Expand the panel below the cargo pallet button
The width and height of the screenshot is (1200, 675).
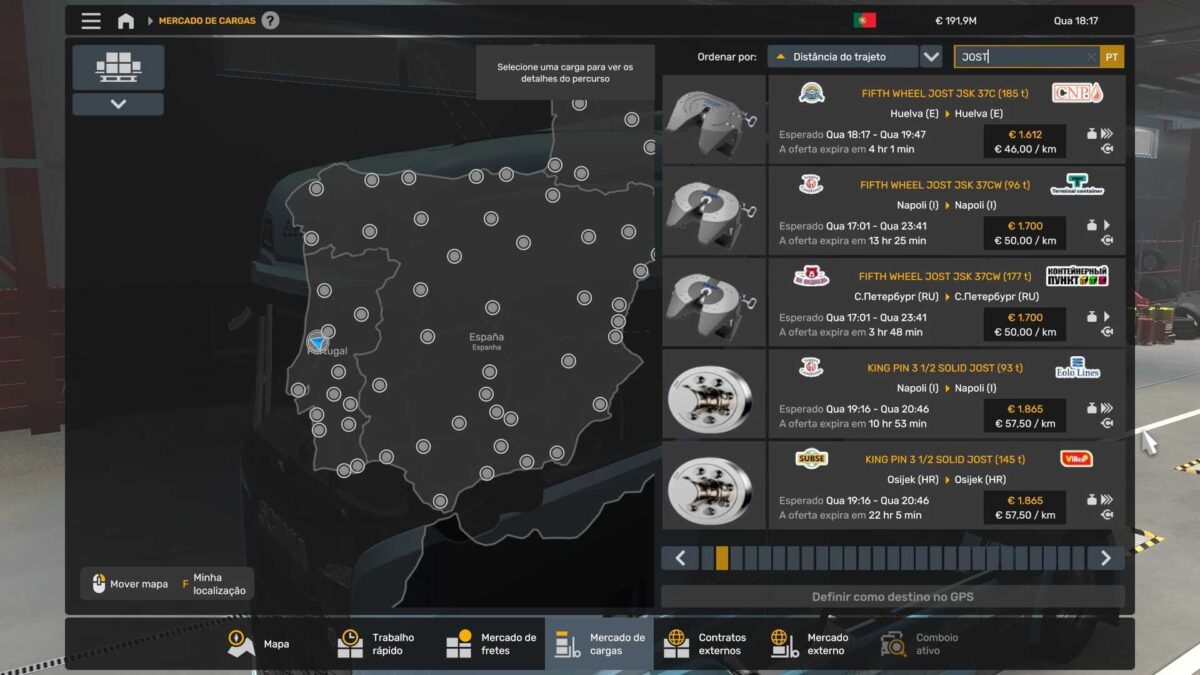click(118, 104)
